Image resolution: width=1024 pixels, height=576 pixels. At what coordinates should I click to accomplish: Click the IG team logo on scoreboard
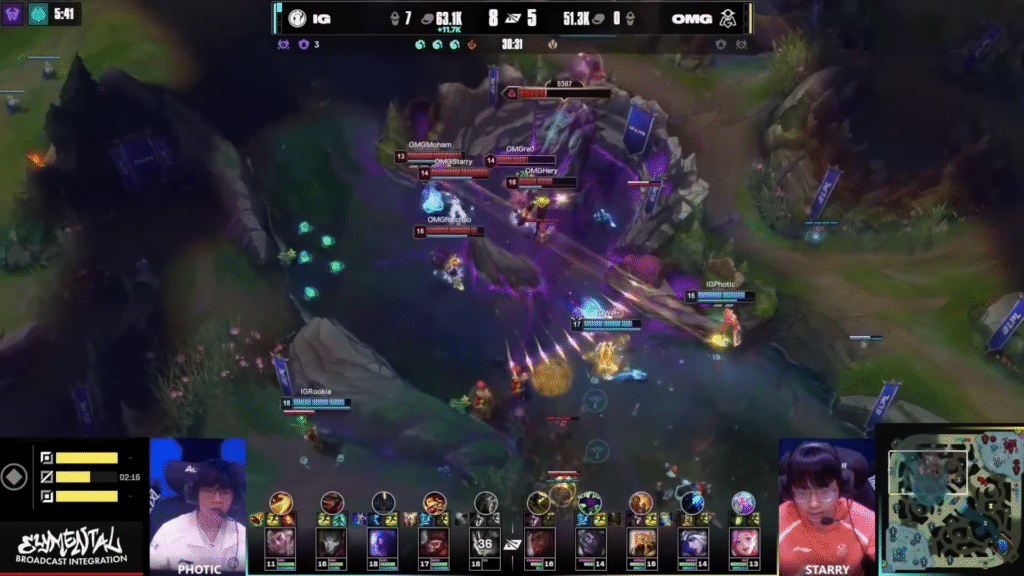pyautogui.click(x=296, y=17)
